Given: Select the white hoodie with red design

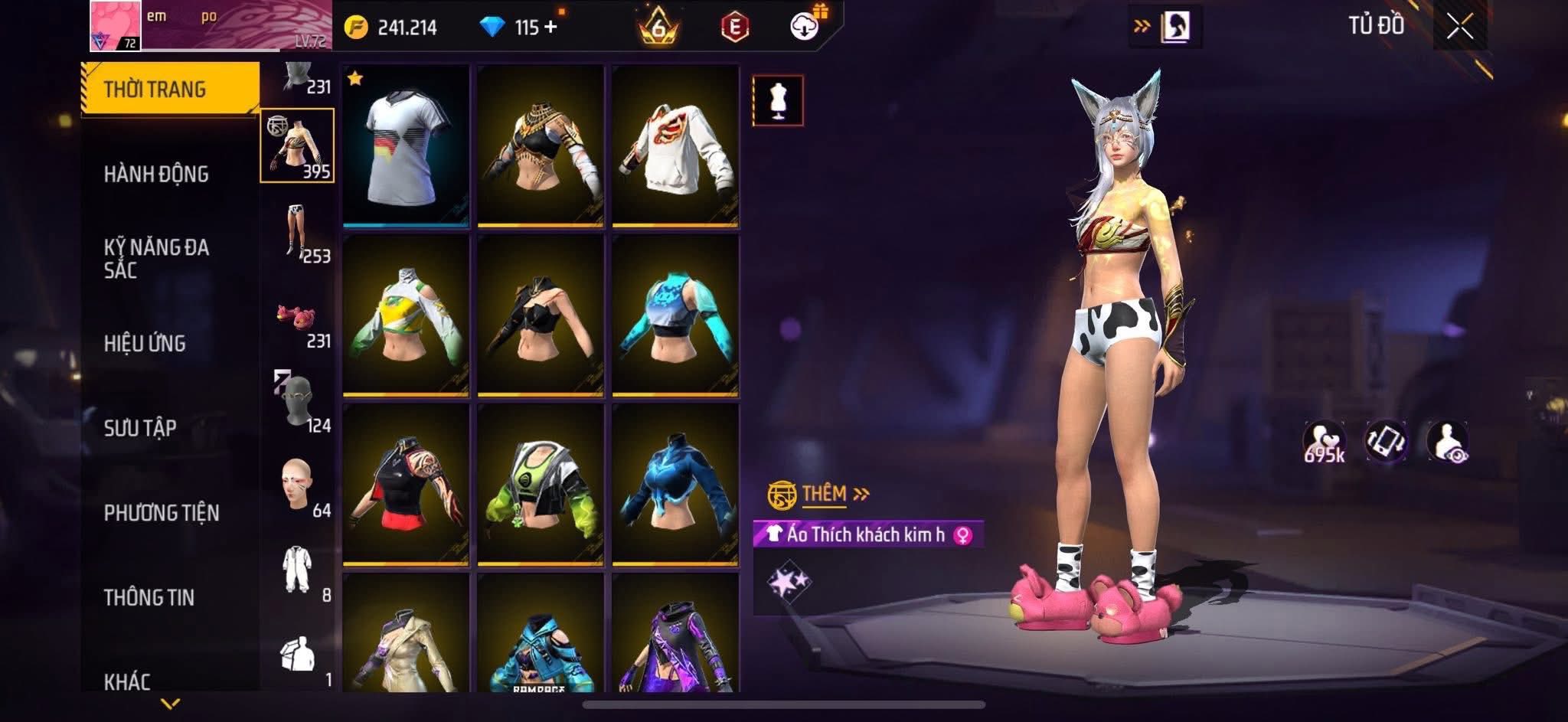Looking at the screenshot, I should 675,145.
